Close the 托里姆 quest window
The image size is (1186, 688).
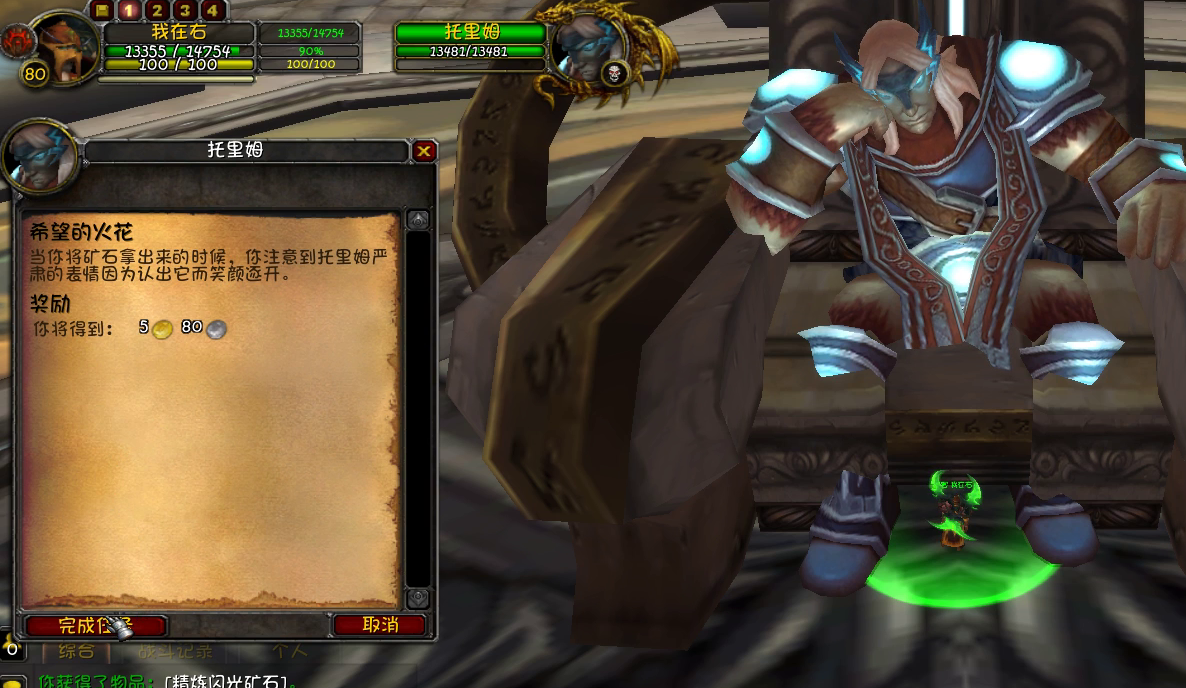click(424, 151)
